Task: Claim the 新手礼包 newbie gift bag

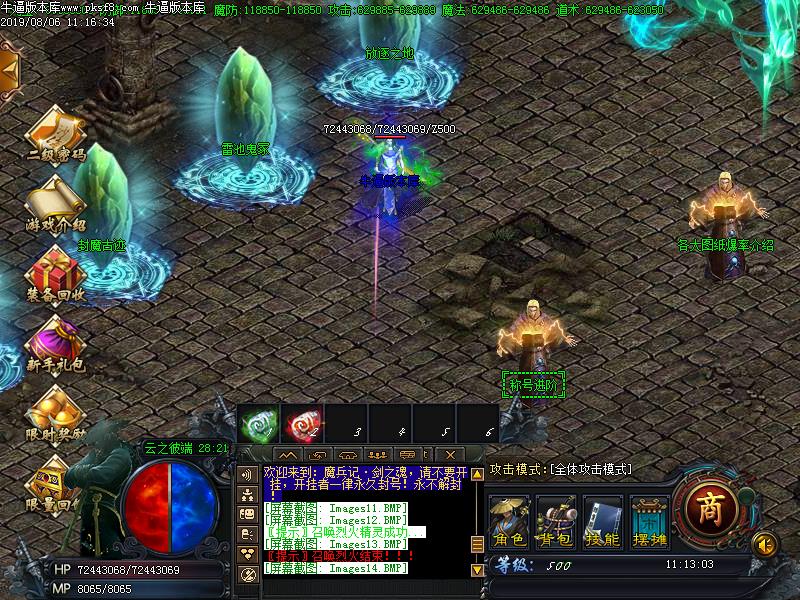Action: tap(55, 340)
